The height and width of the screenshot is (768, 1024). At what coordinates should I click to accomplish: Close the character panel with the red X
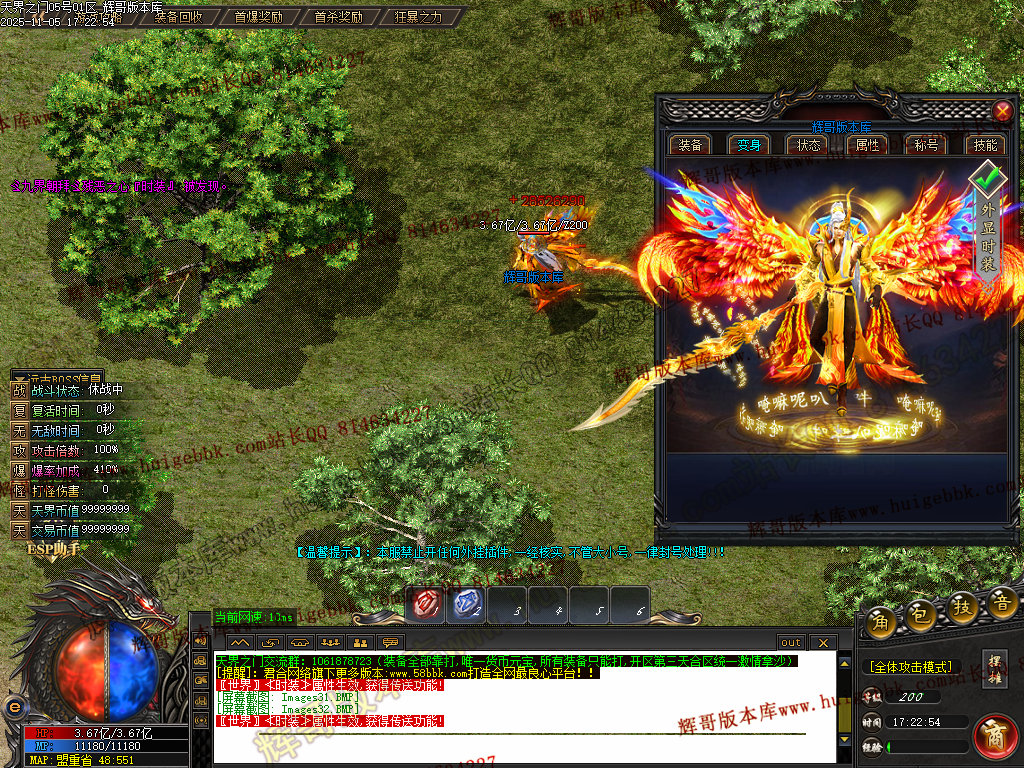(1002, 111)
